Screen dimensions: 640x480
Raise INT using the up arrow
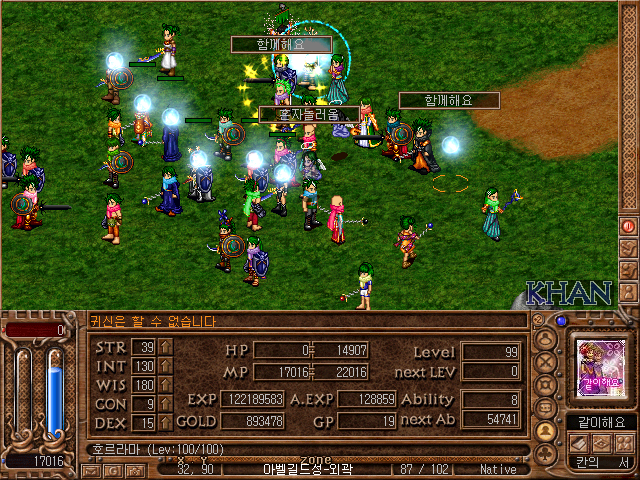[165, 366]
